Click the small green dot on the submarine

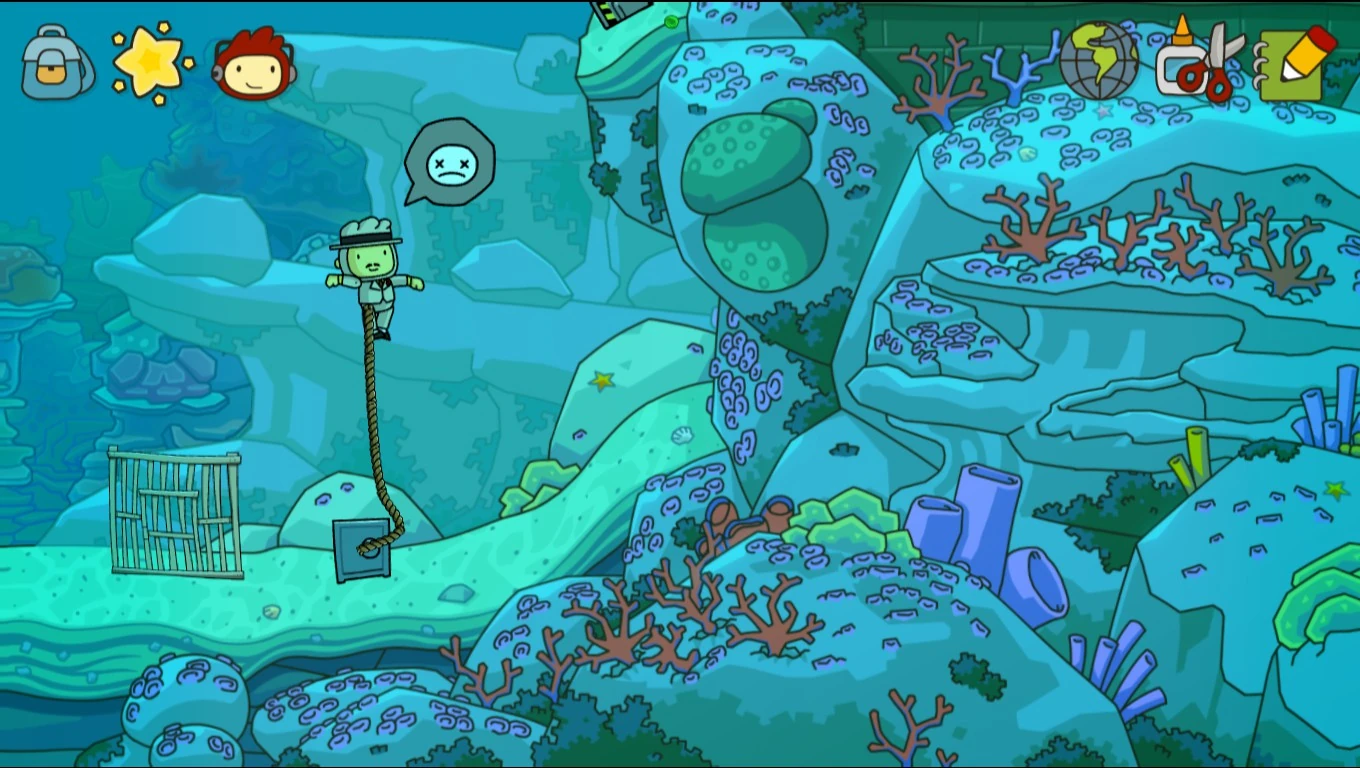[x=668, y=21]
